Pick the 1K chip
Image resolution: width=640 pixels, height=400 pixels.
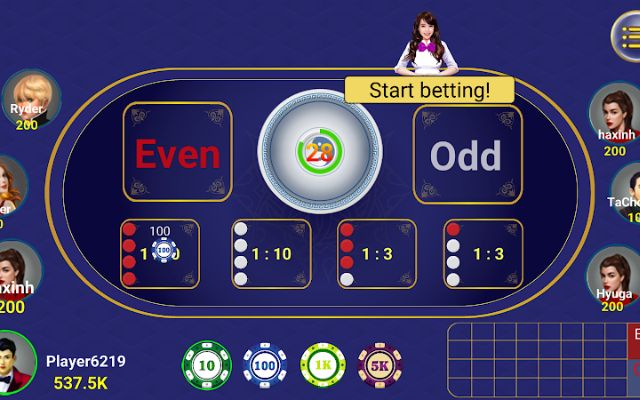pos(323,366)
